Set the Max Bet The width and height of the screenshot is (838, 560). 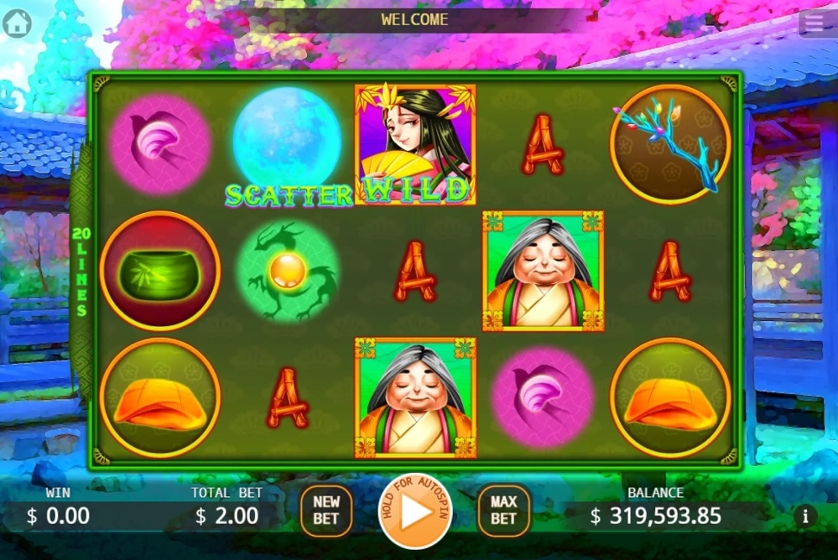(503, 510)
